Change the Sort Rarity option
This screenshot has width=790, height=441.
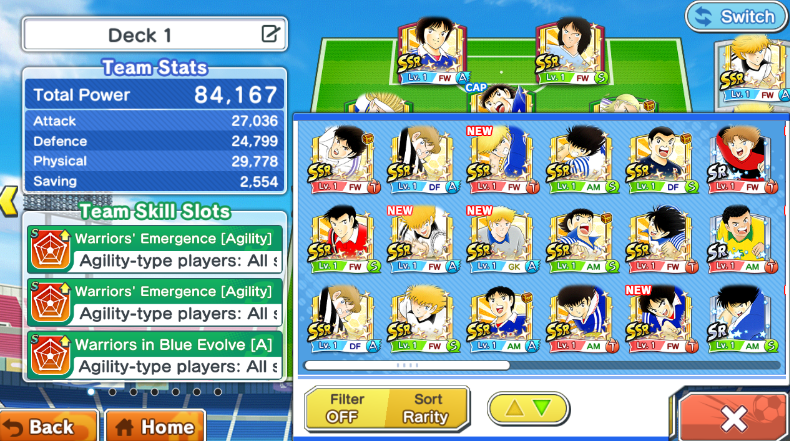pyautogui.click(x=428, y=408)
